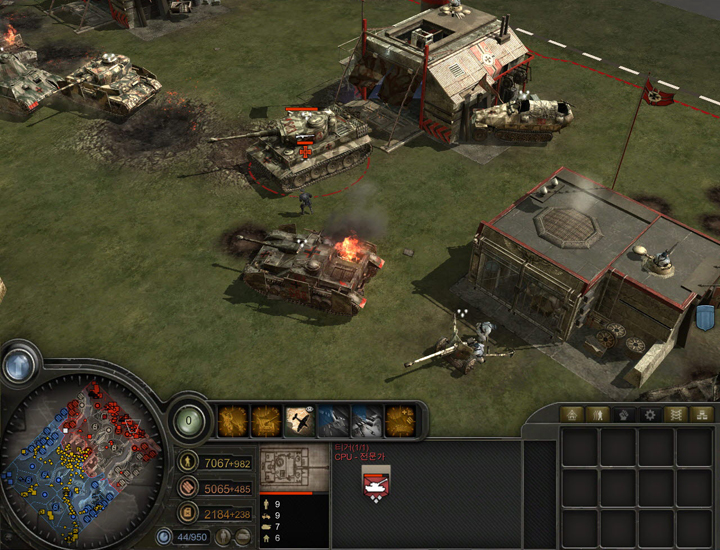The width and height of the screenshot is (720, 550).
Task: Open the hierarchy diagram tab
Action: click(x=701, y=414)
